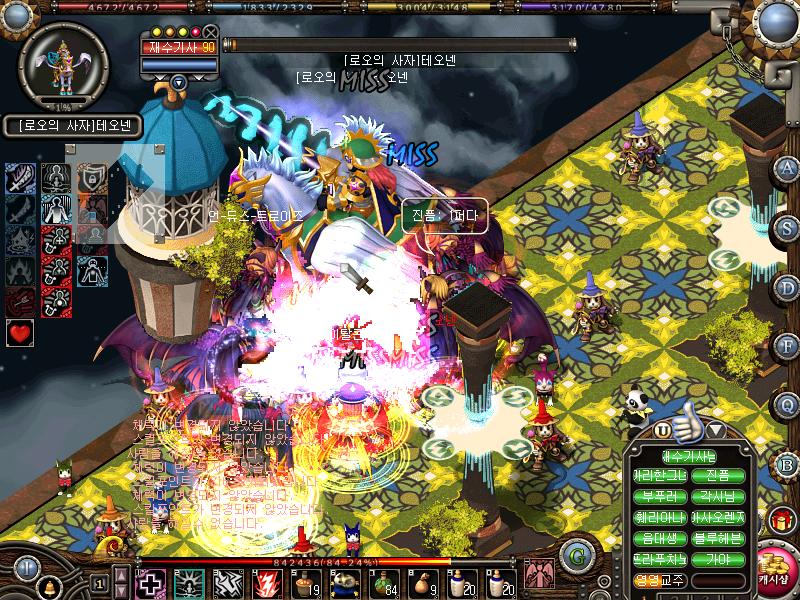Collapse the party list with down arrow
800x600 pixels.
point(715,431)
